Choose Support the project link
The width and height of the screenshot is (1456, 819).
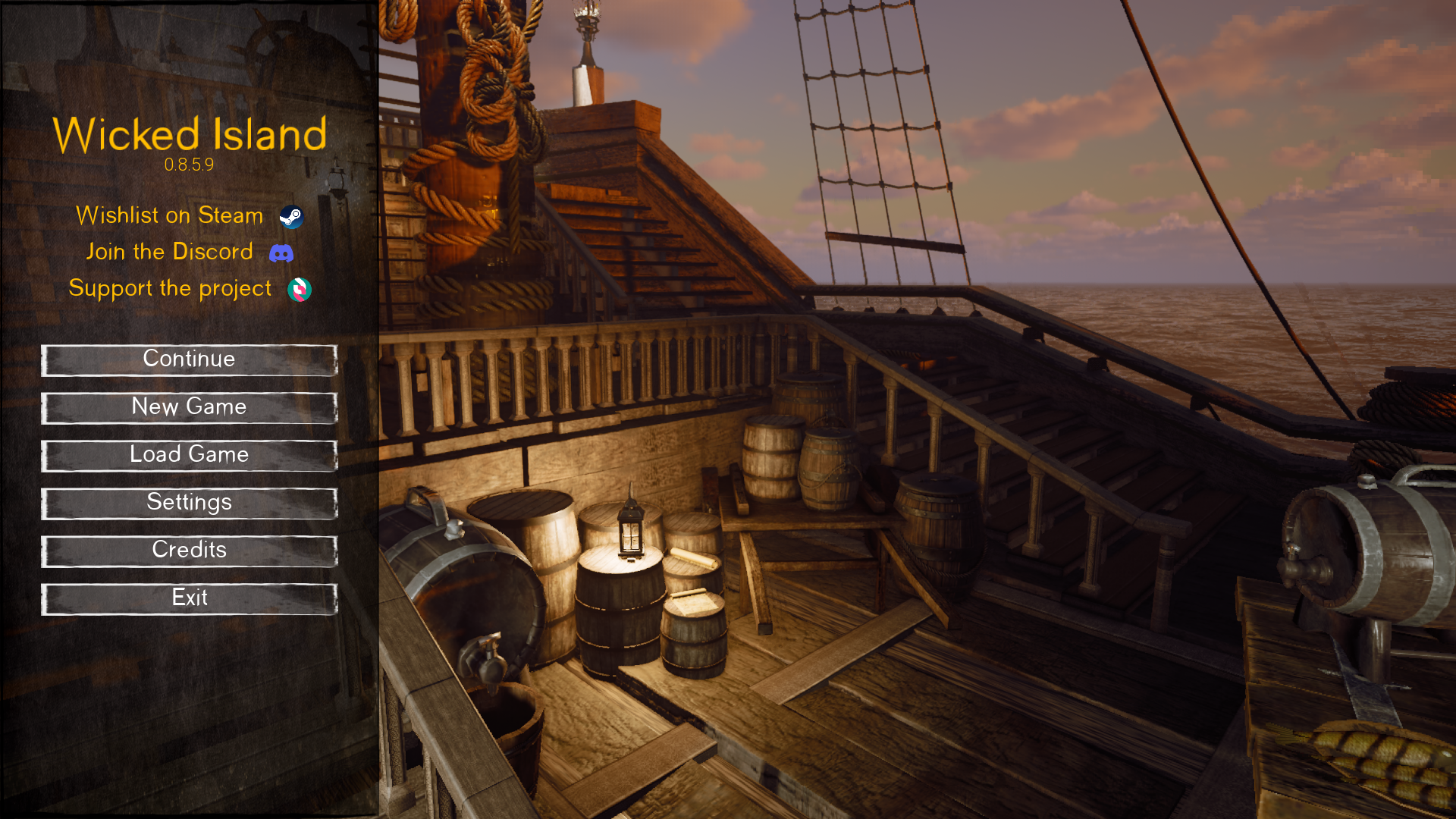pos(170,288)
